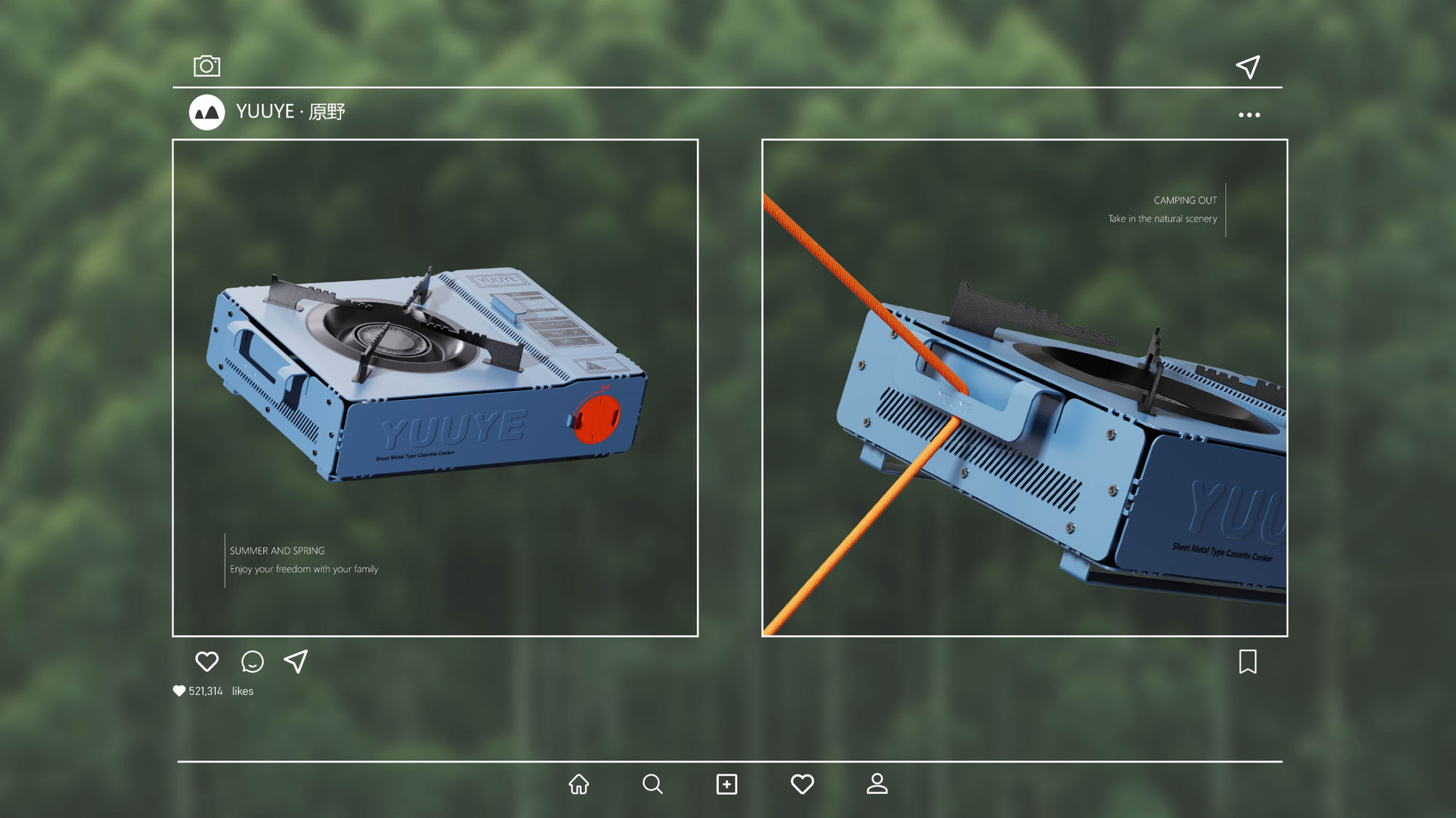Like the post with the heart icon

(x=208, y=662)
